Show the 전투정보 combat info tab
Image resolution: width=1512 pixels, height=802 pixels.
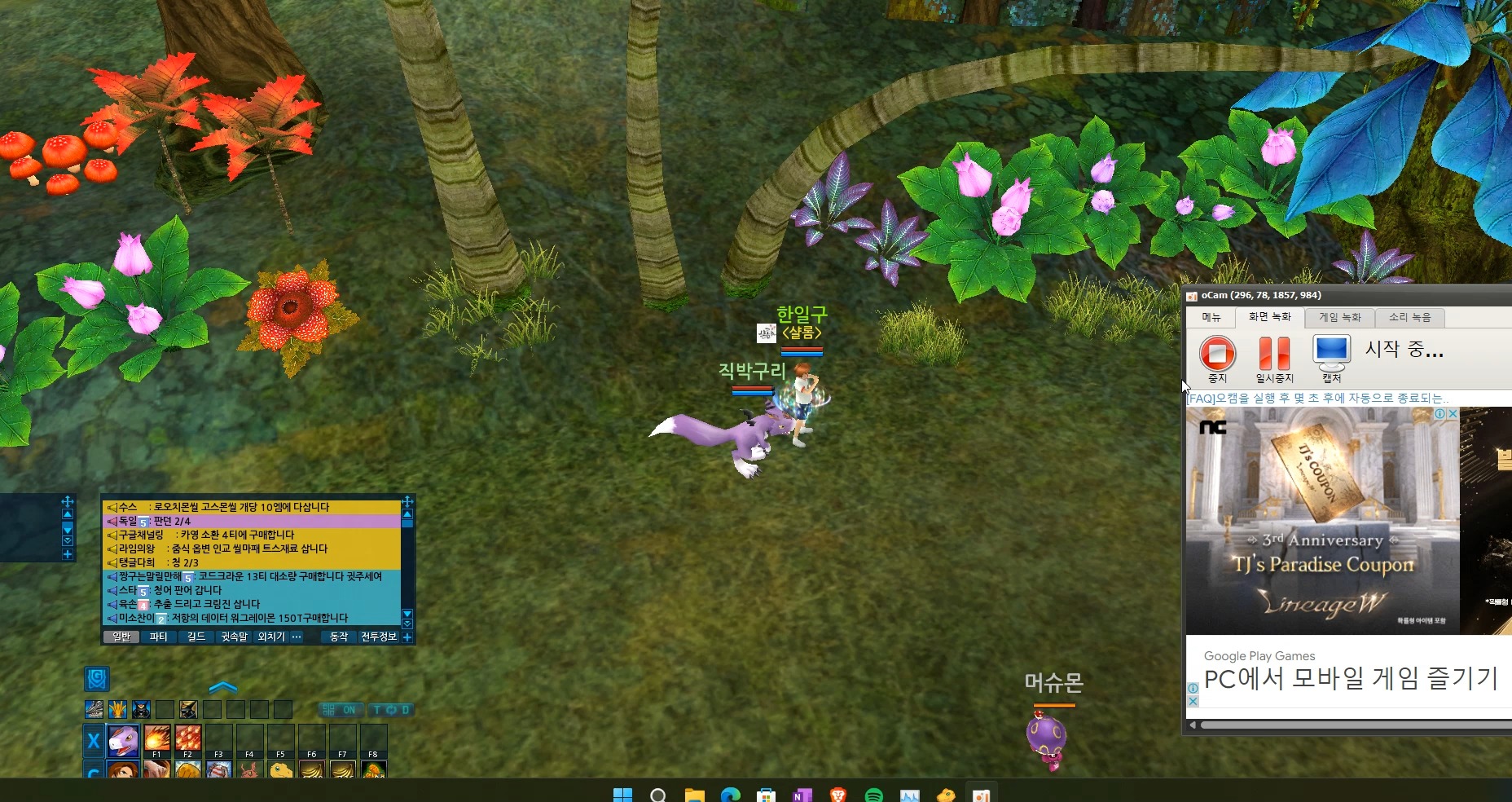pyautogui.click(x=379, y=637)
